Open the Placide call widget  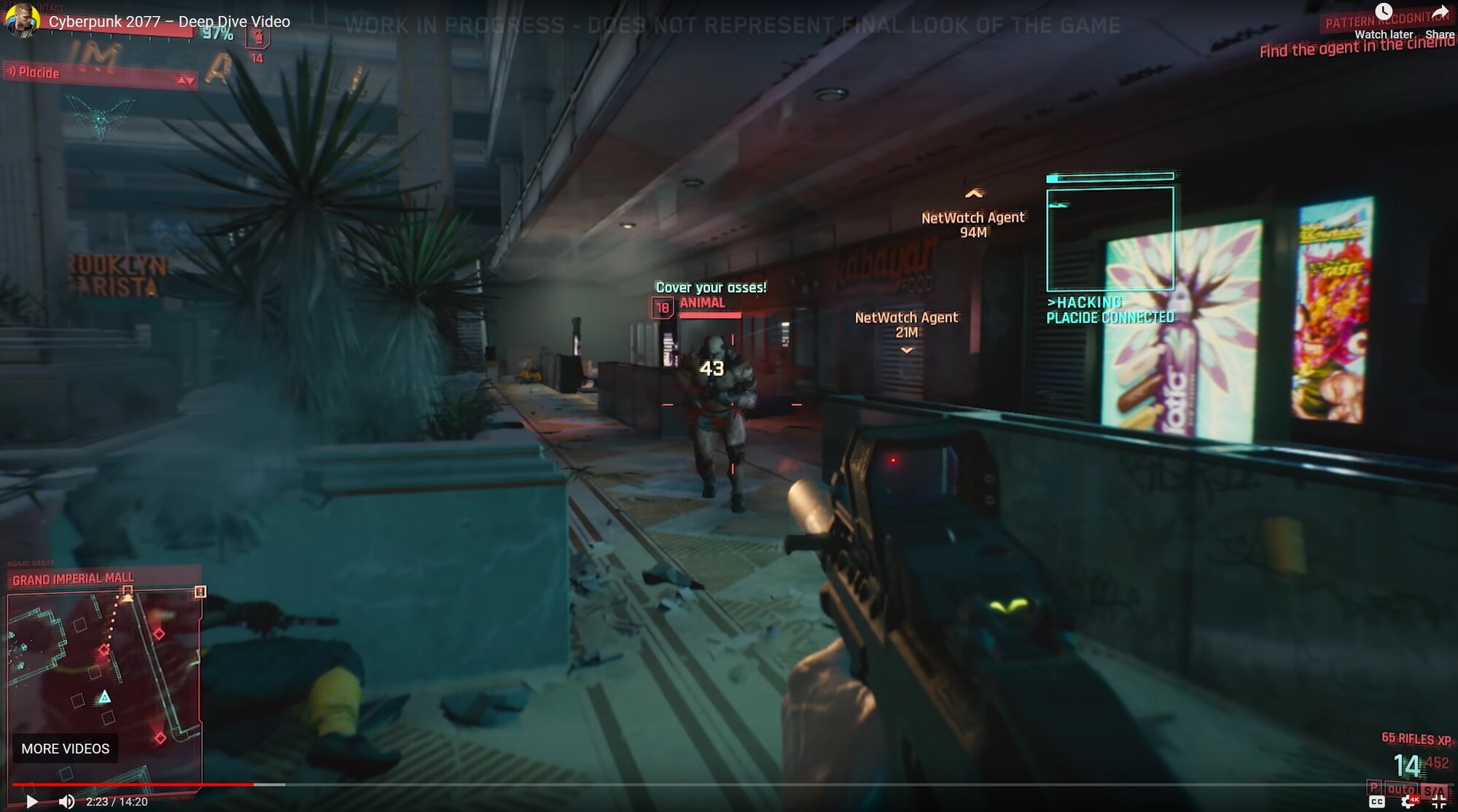99,73
